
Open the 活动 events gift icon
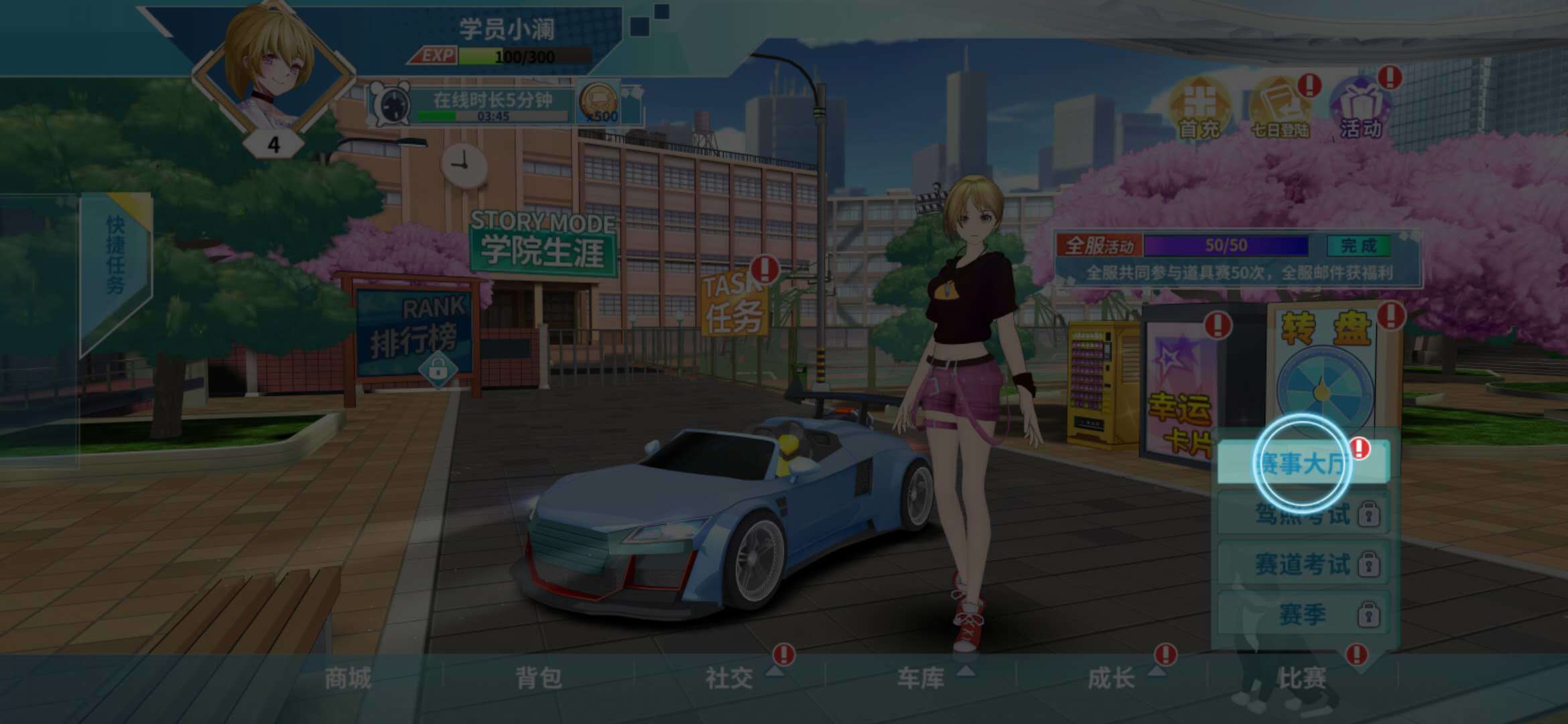click(1360, 107)
